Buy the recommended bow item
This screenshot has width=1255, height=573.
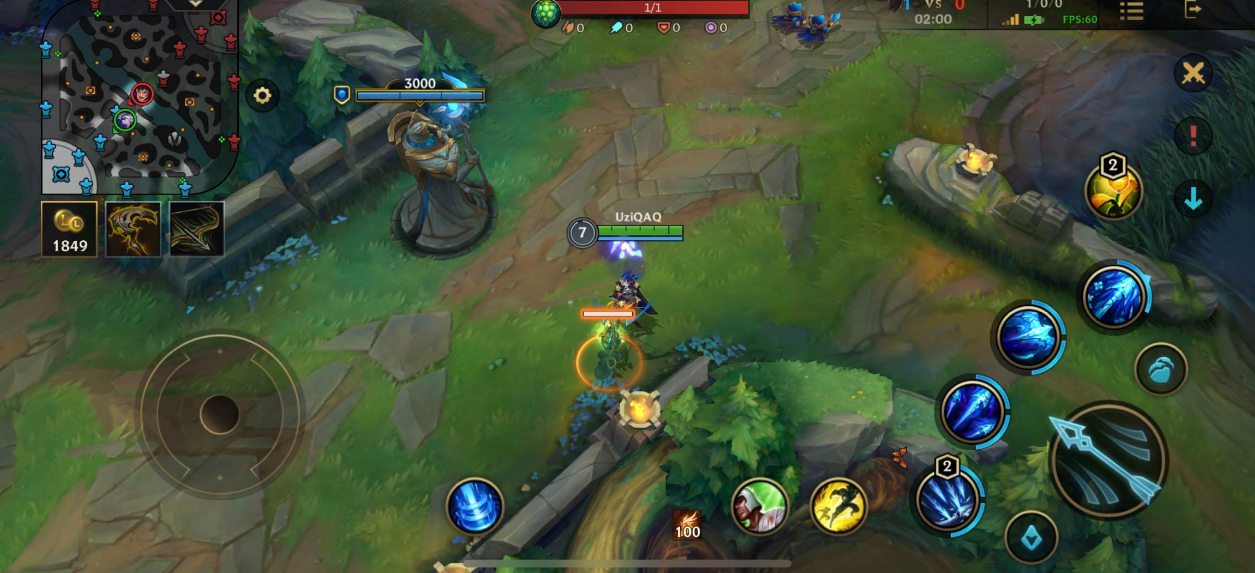pyautogui.click(x=196, y=229)
